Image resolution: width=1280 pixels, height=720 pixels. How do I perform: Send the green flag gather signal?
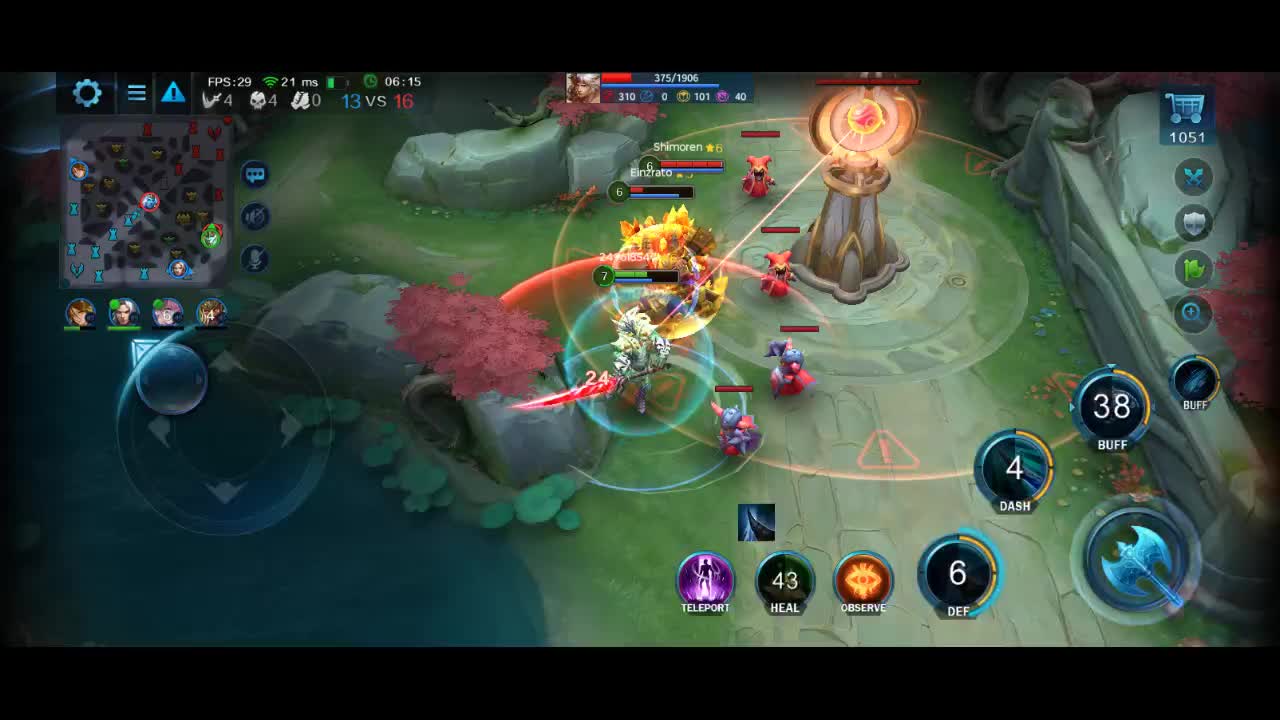(1193, 268)
